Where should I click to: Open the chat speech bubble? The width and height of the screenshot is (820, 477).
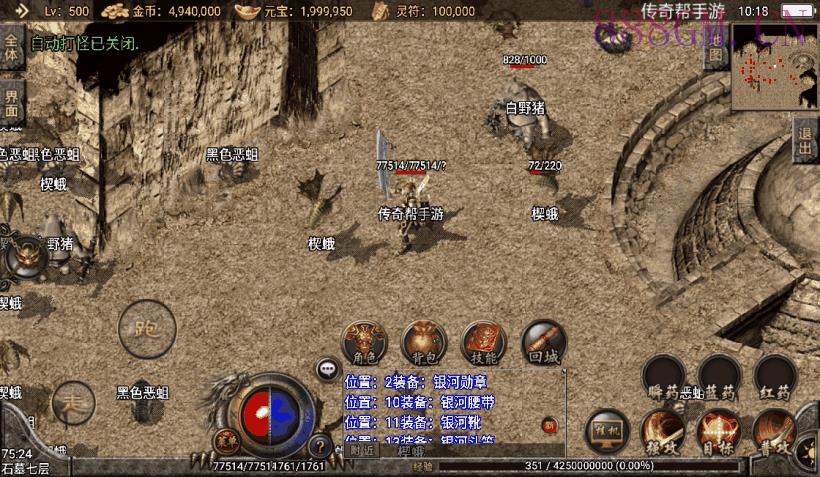coord(327,369)
